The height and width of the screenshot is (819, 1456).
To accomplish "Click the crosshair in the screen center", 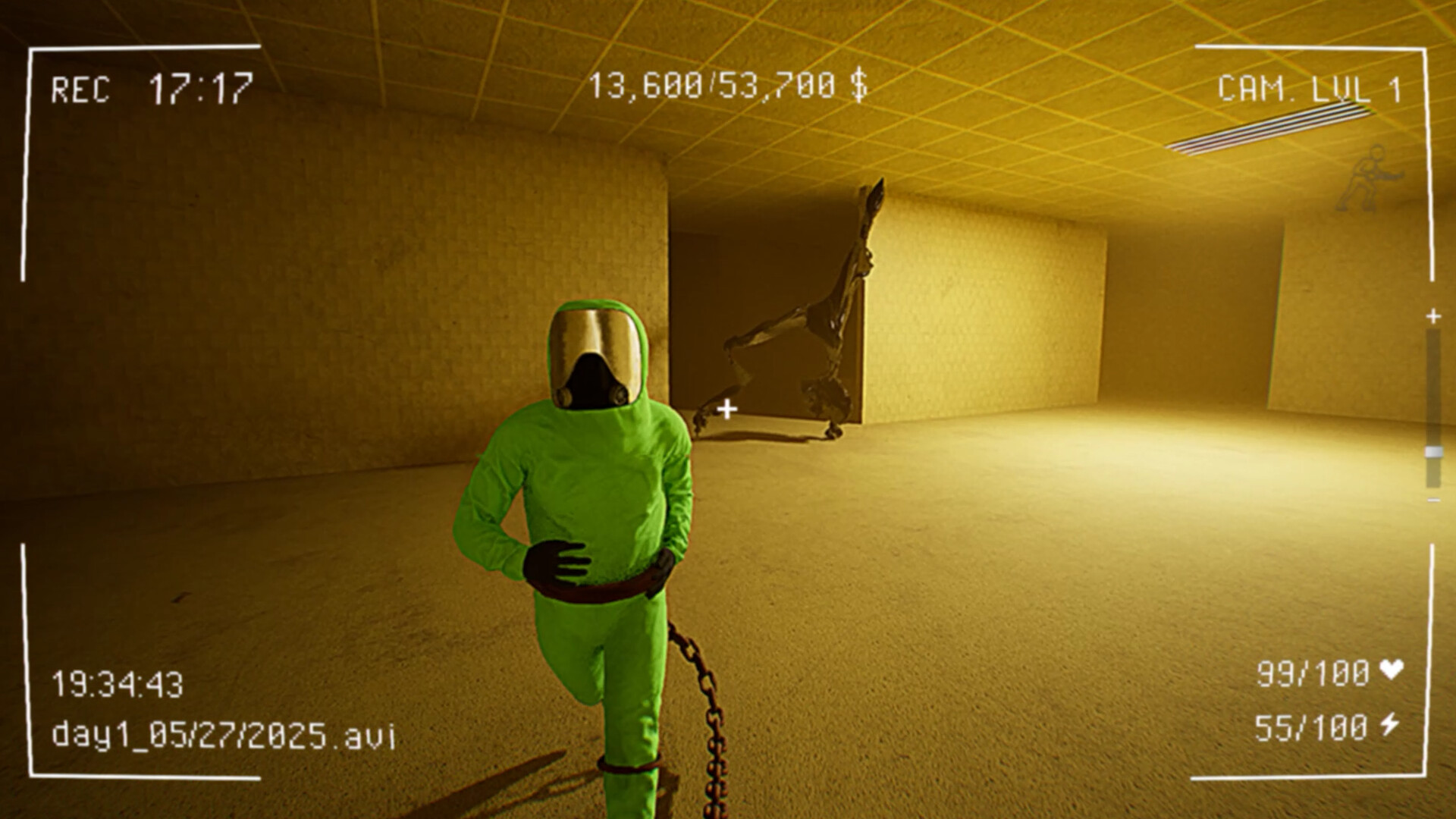I will pyautogui.click(x=726, y=408).
